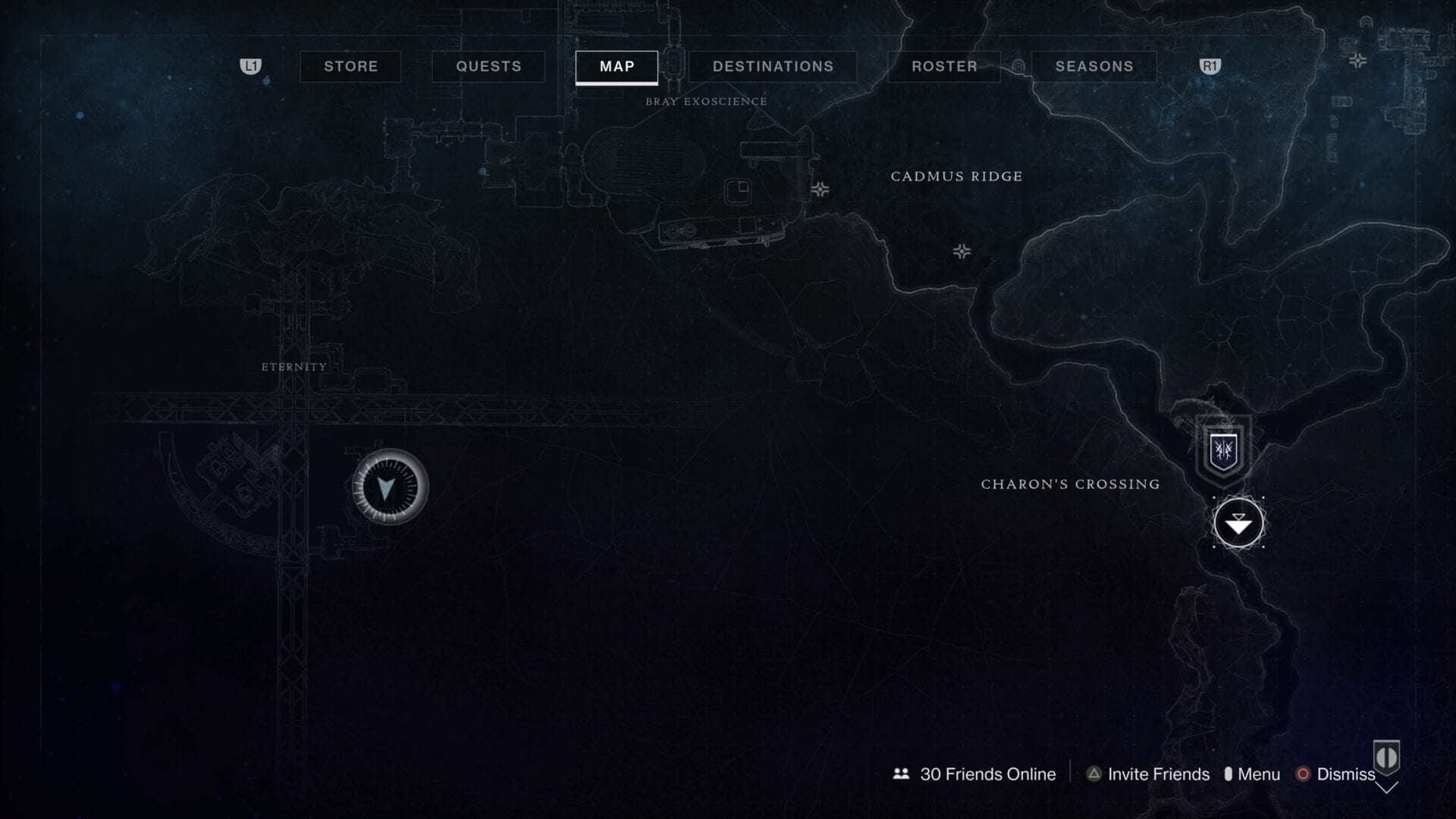Click the player position arrow marker near Eternity

click(388, 486)
